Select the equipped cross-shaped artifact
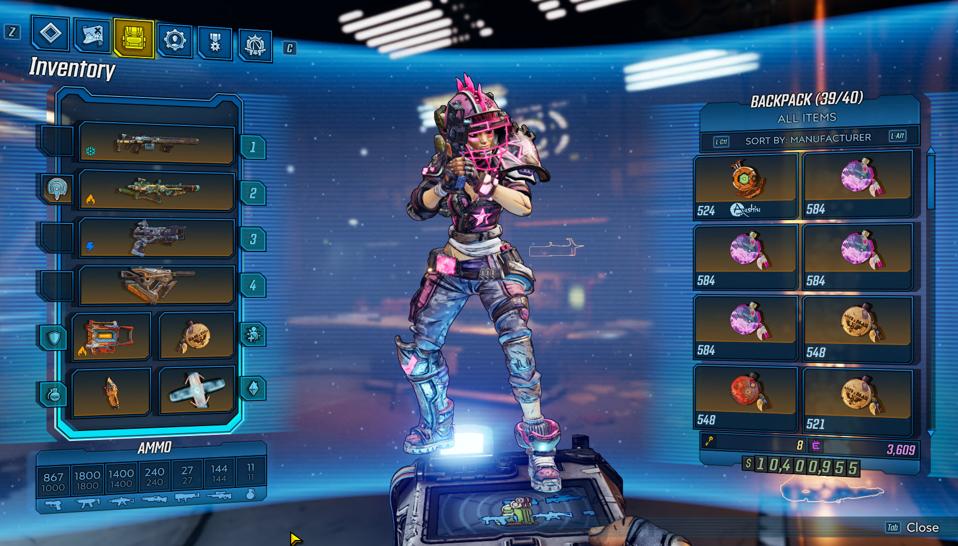The height and width of the screenshot is (546, 958). pos(196,390)
